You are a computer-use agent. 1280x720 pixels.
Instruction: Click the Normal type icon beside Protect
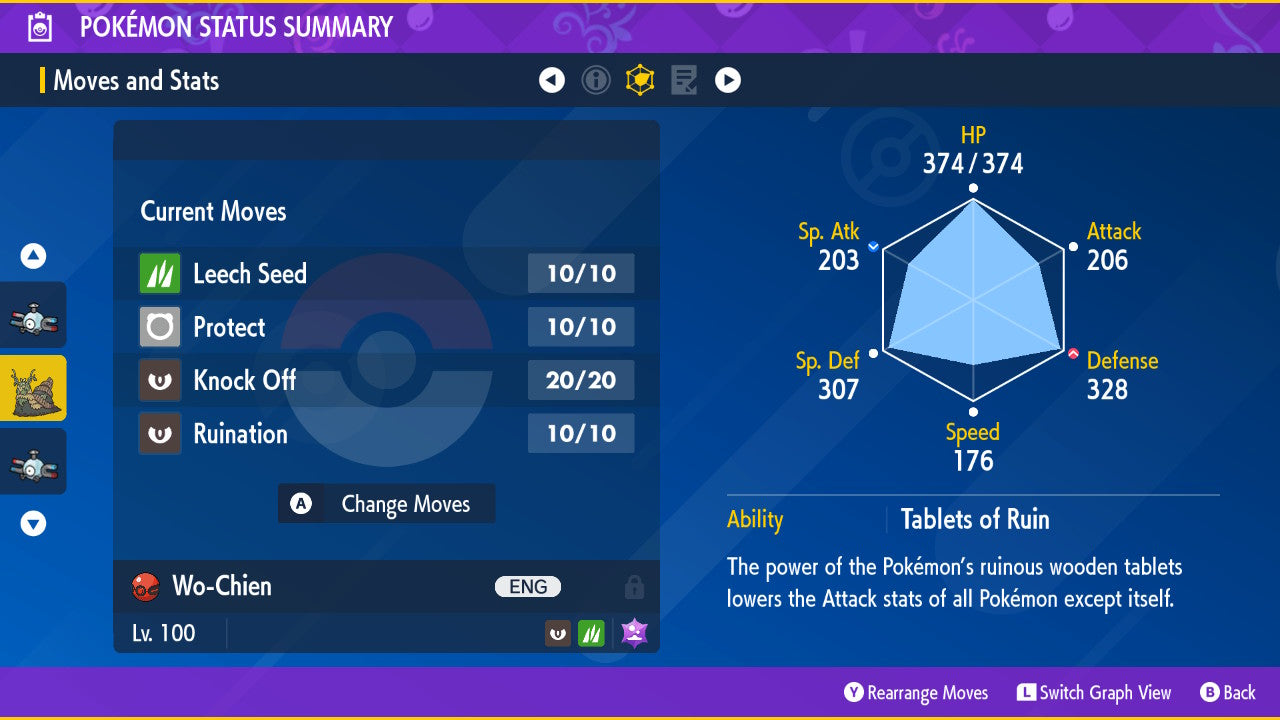coord(160,327)
